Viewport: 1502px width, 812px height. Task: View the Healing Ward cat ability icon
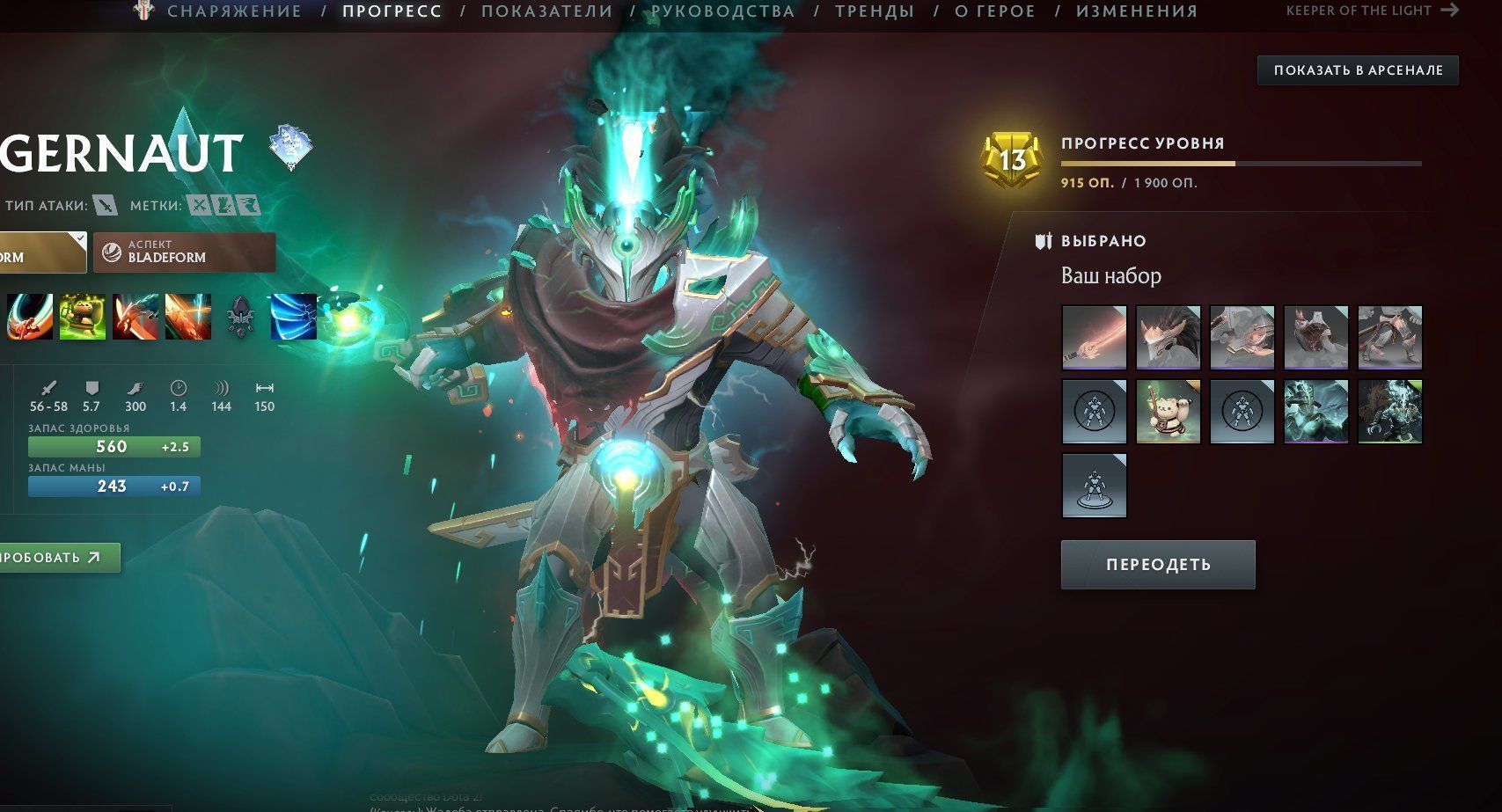coord(83,317)
